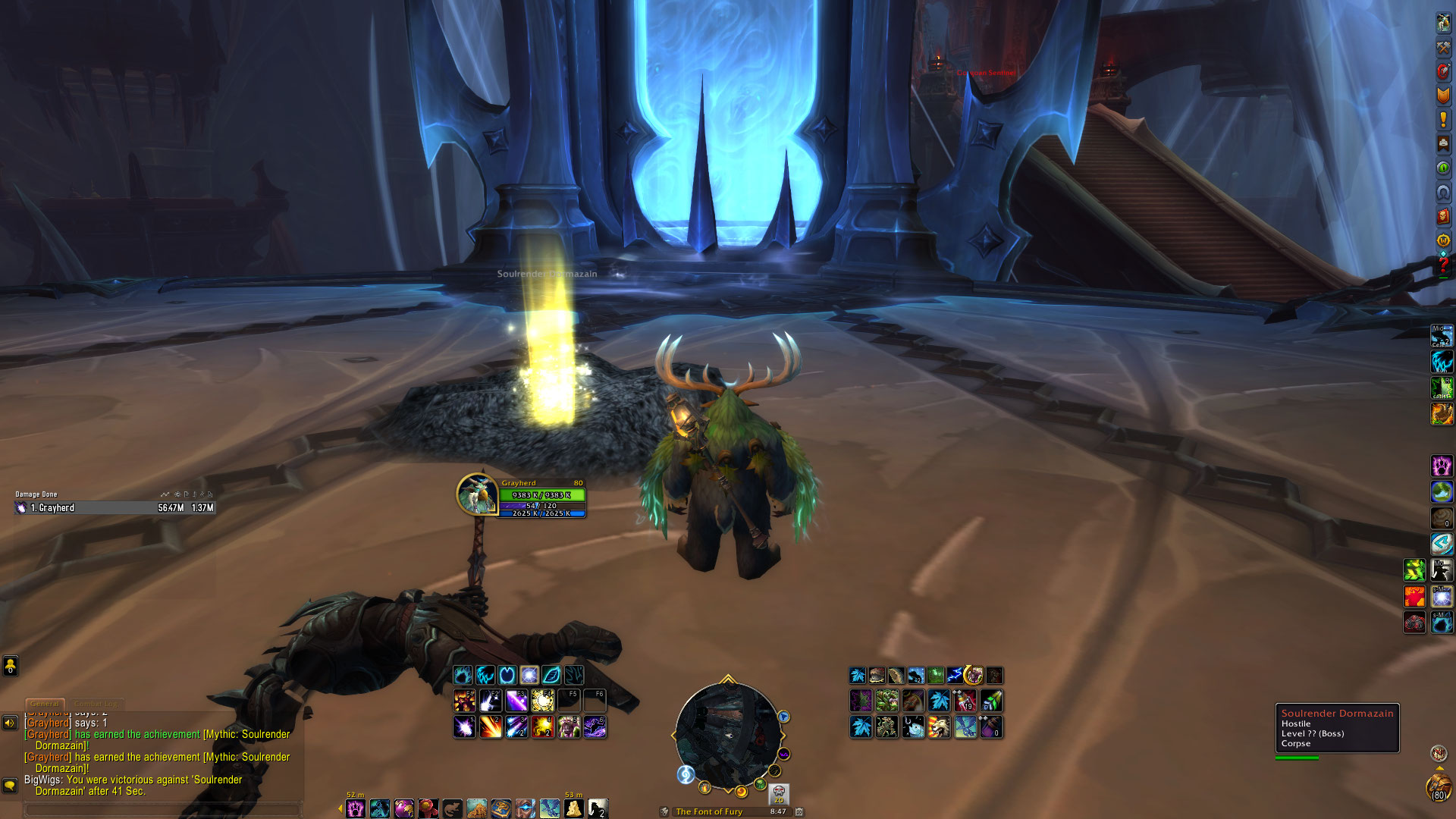Activate the sun ability on F4
The image size is (1456, 819).
point(542,700)
